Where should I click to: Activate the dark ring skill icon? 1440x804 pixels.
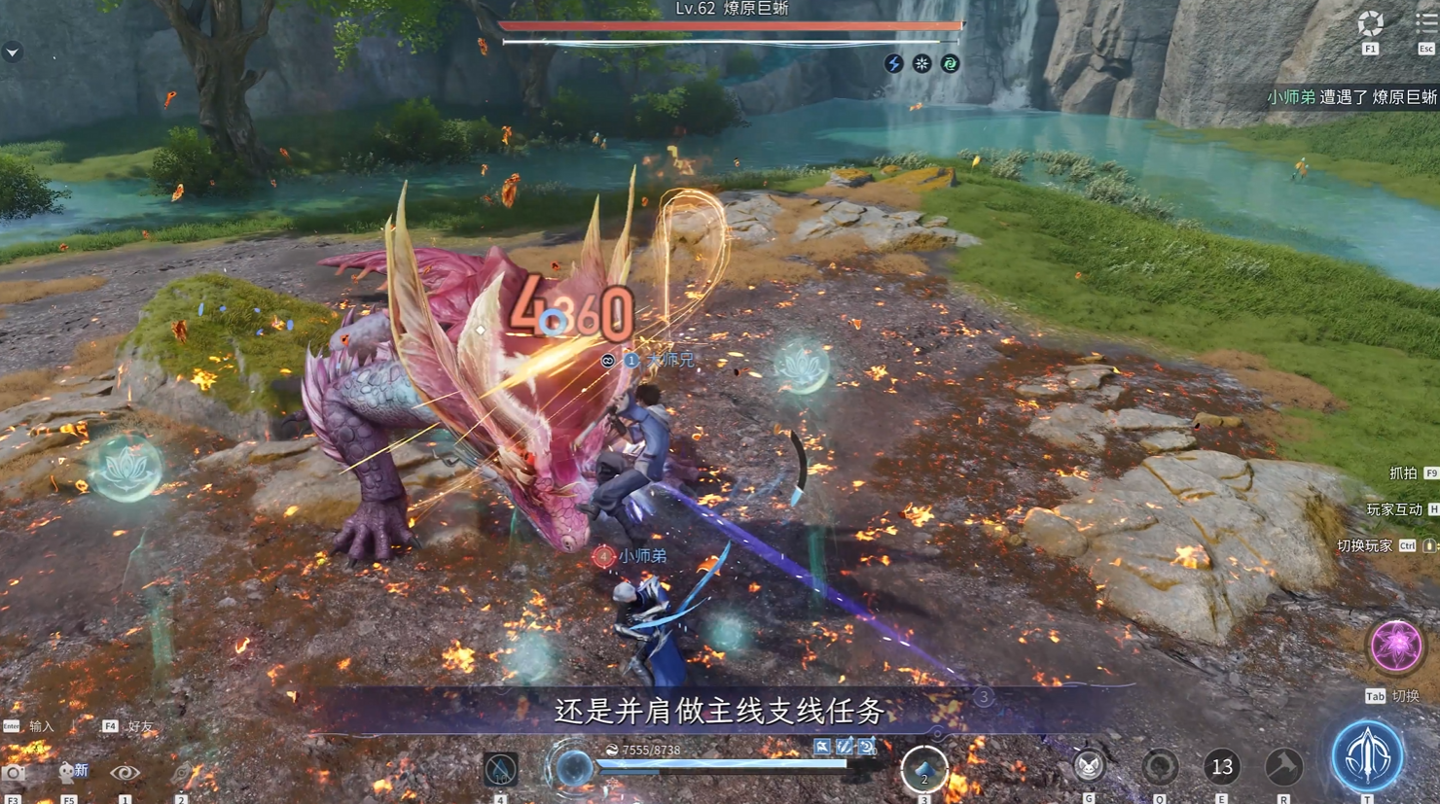(x=1160, y=767)
